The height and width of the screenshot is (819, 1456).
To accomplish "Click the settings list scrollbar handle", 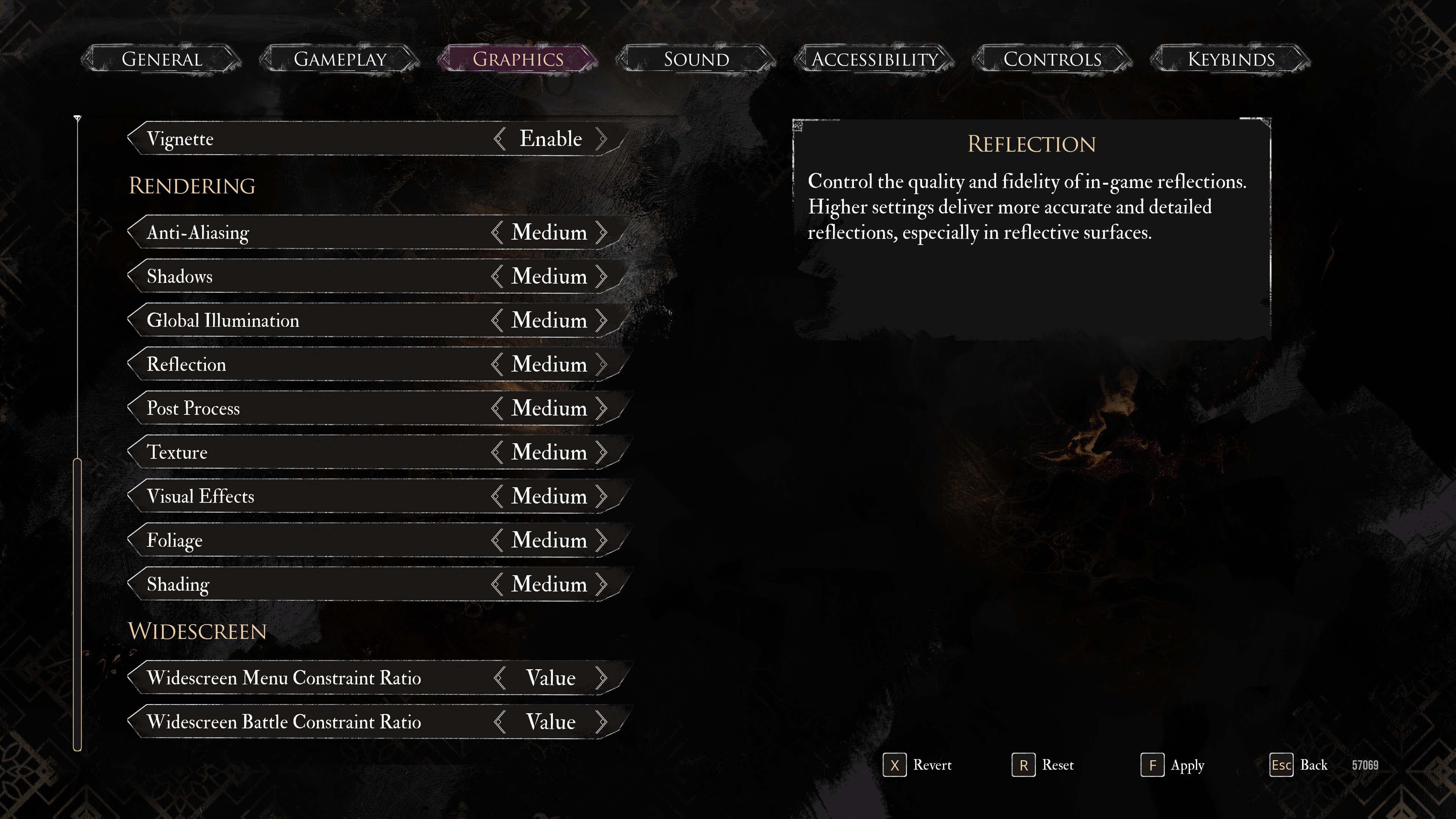I will pos(77,605).
